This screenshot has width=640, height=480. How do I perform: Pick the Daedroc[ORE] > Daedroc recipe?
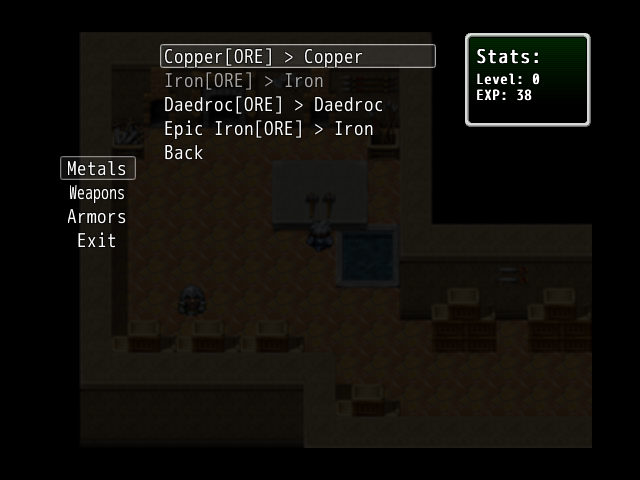pyautogui.click(x=273, y=105)
